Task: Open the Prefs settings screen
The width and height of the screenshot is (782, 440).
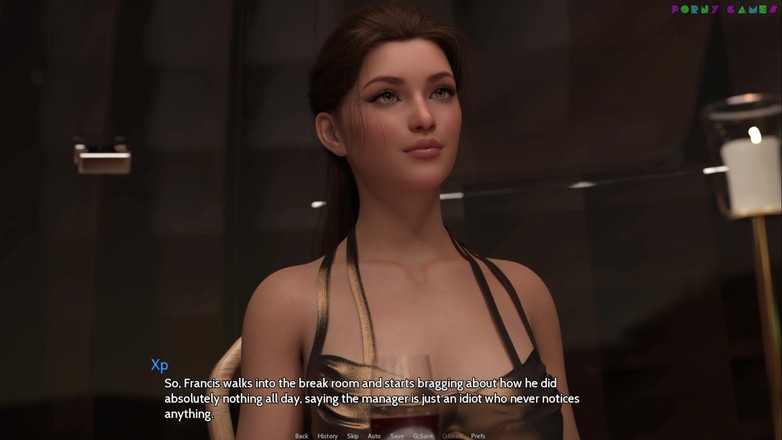Action: tap(478, 436)
